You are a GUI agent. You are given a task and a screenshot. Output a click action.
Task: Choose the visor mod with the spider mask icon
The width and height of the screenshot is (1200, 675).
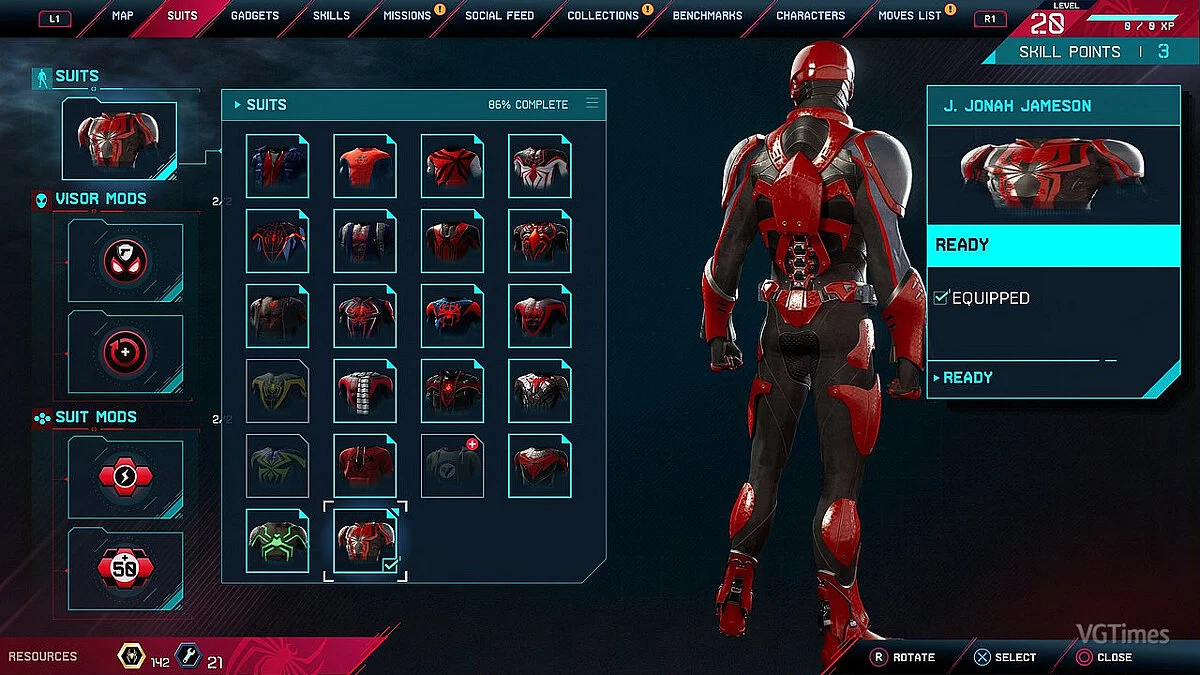coord(126,261)
